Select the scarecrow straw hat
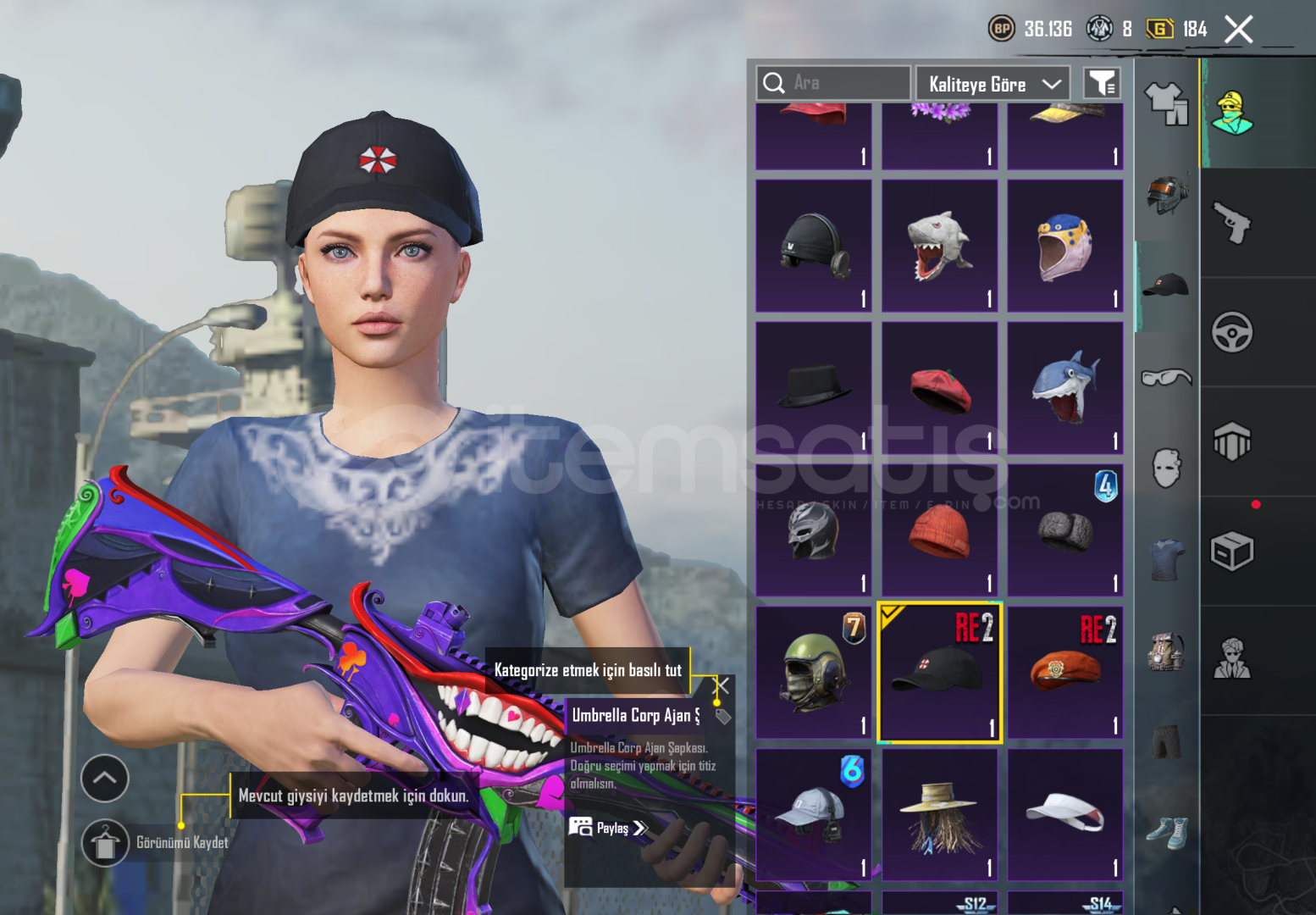The width and height of the screenshot is (1316, 915). [939, 815]
